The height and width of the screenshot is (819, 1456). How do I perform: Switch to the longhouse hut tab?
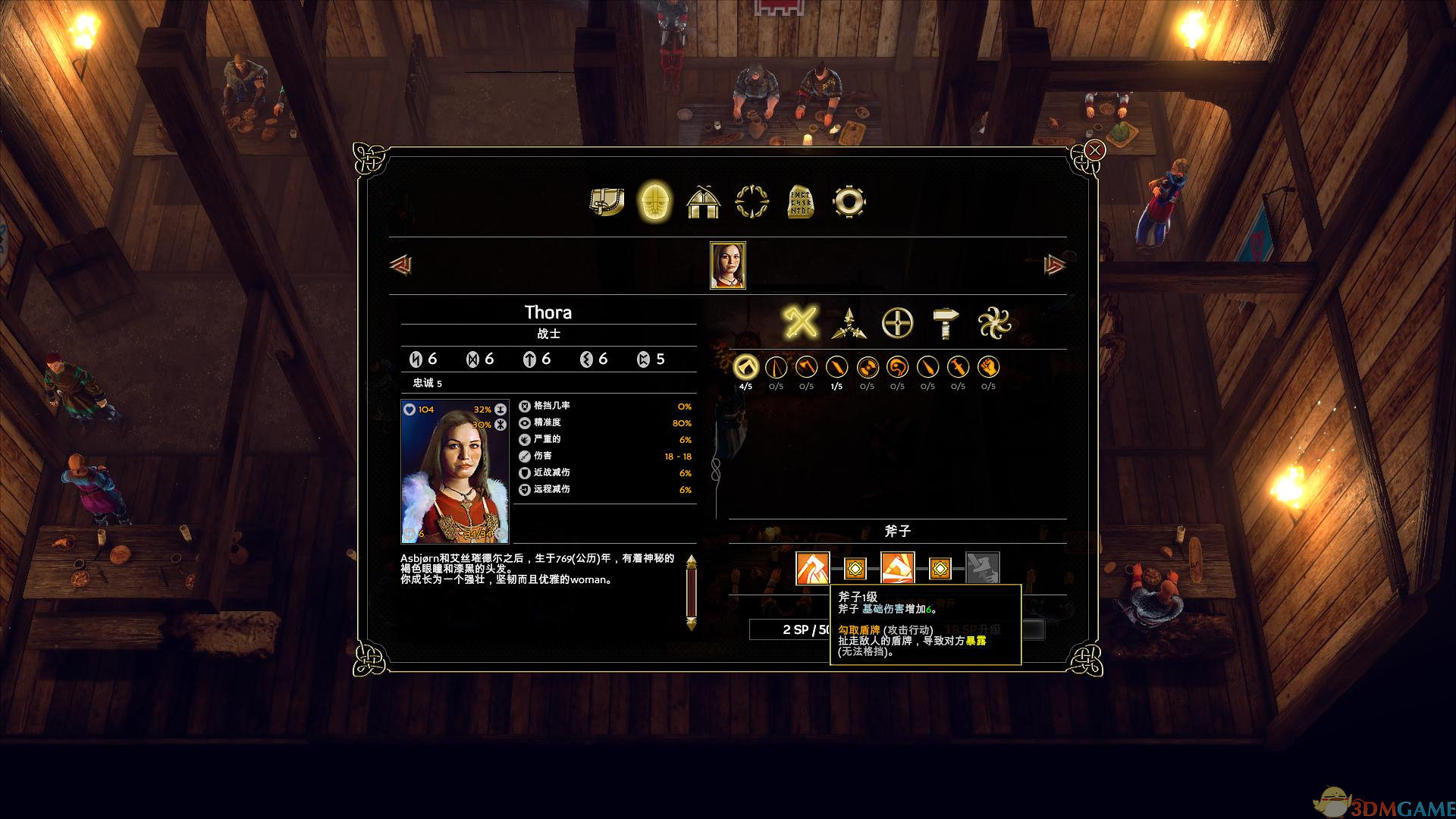703,202
